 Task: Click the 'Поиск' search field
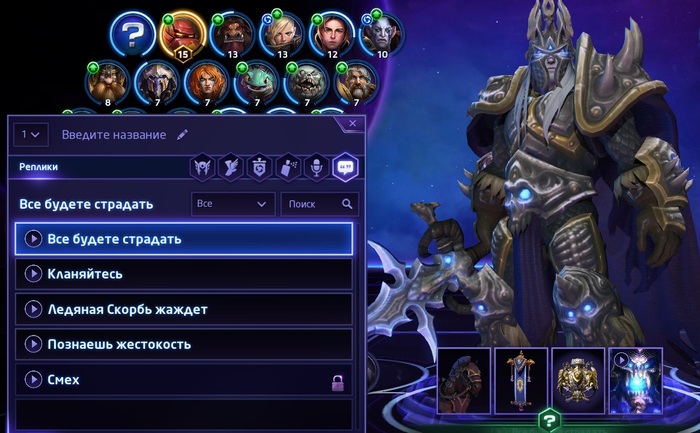(318, 204)
